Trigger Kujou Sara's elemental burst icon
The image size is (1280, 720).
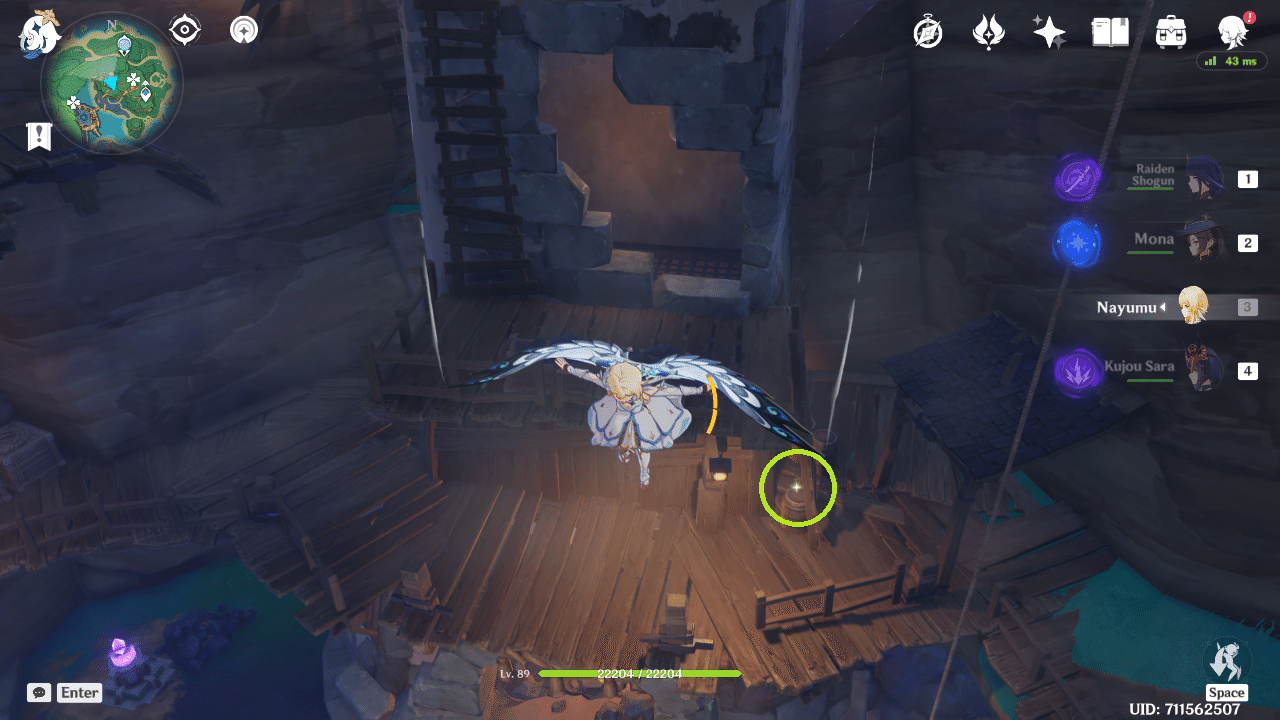click(x=1076, y=372)
